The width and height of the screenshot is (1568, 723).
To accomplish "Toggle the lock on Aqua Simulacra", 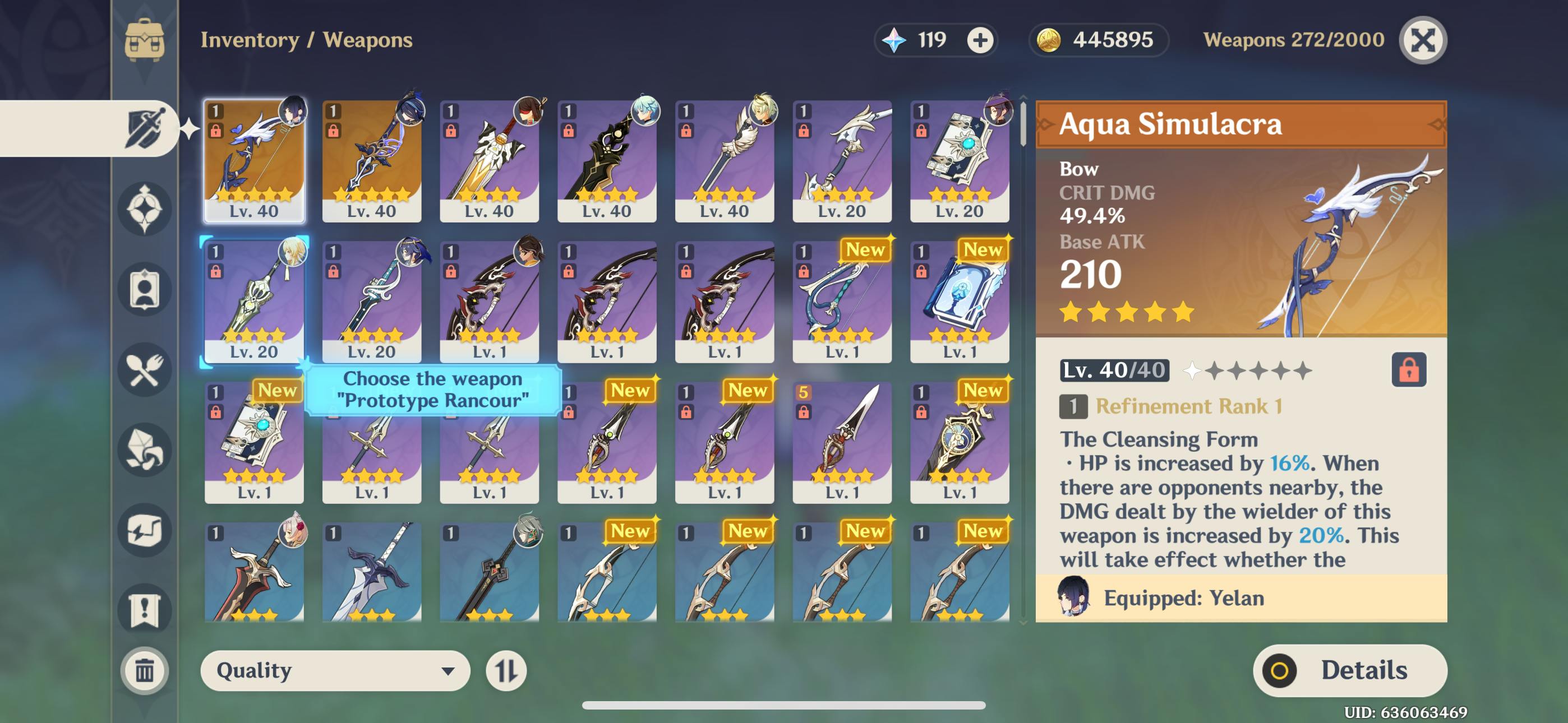I will tap(1409, 369).
